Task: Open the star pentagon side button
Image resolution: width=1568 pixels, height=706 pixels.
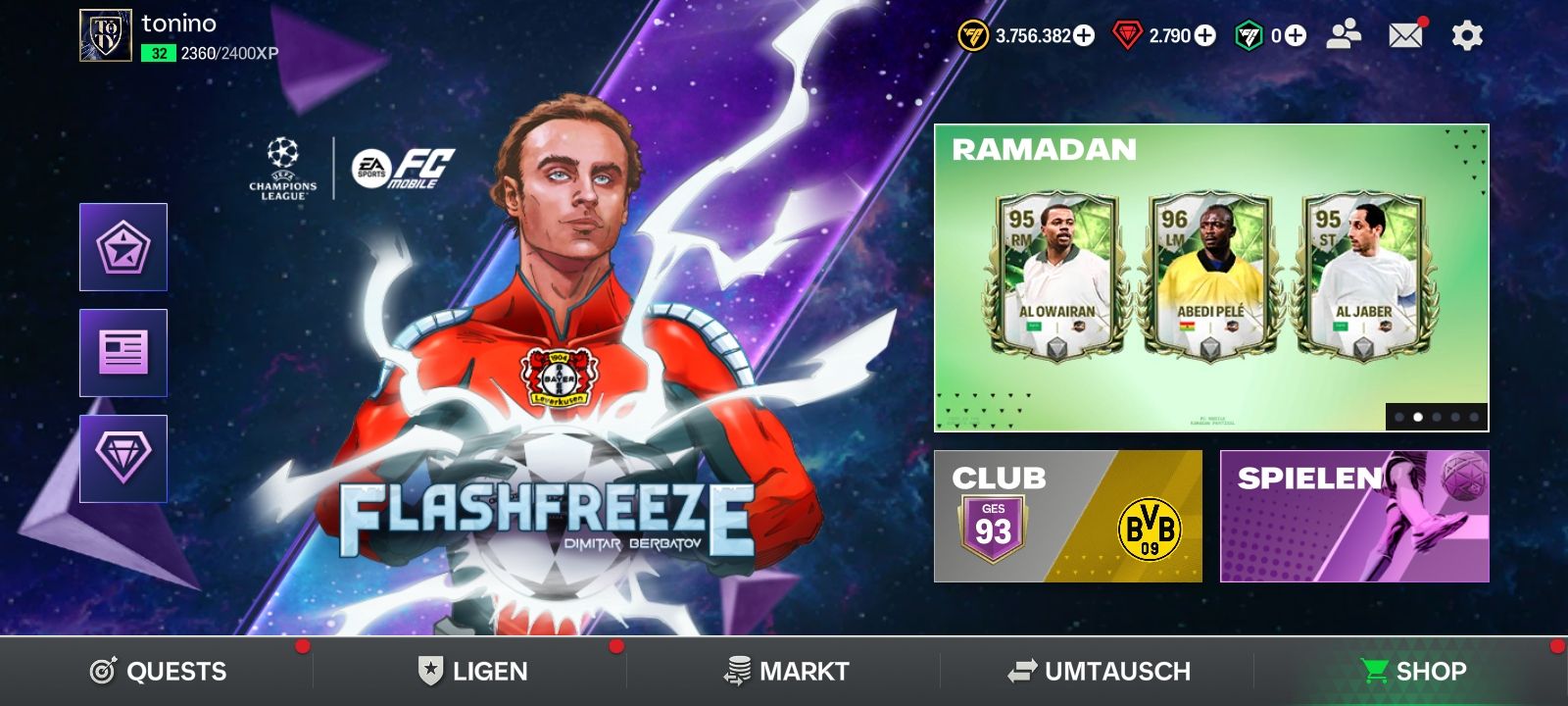Action: click(123, 247)
